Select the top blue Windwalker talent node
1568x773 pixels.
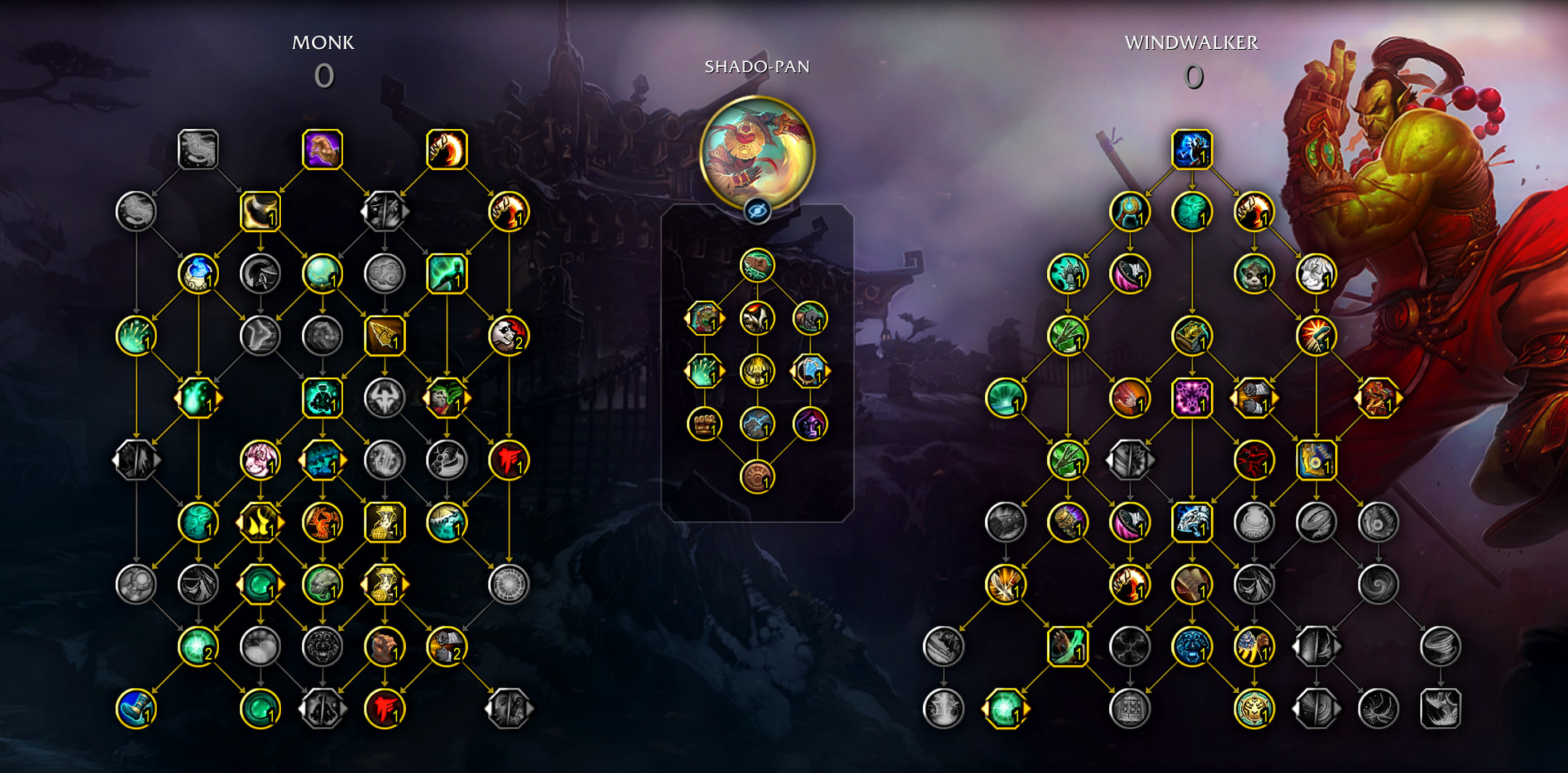pos(1192,150)
